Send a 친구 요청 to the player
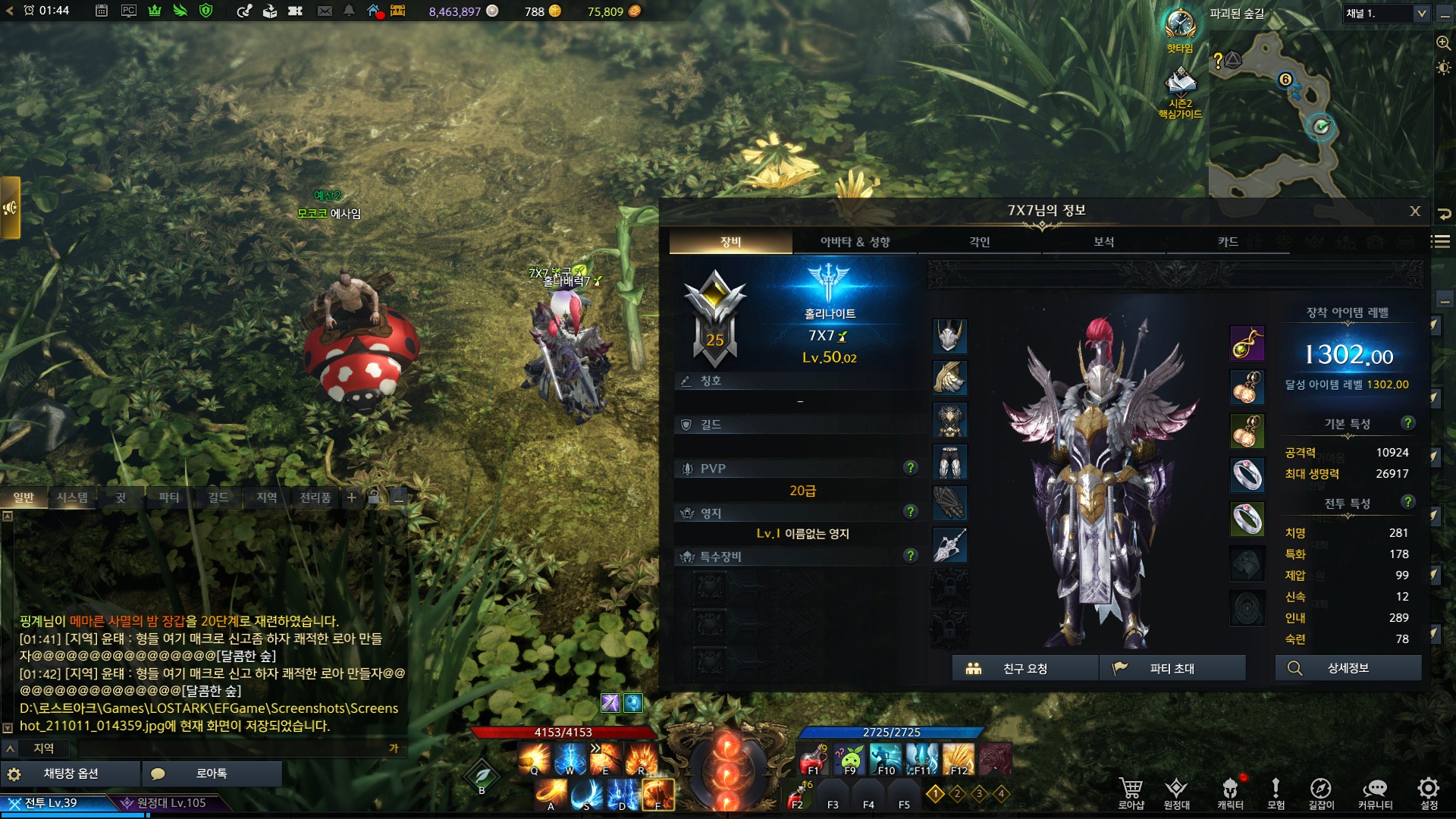 click(1025, 668)
